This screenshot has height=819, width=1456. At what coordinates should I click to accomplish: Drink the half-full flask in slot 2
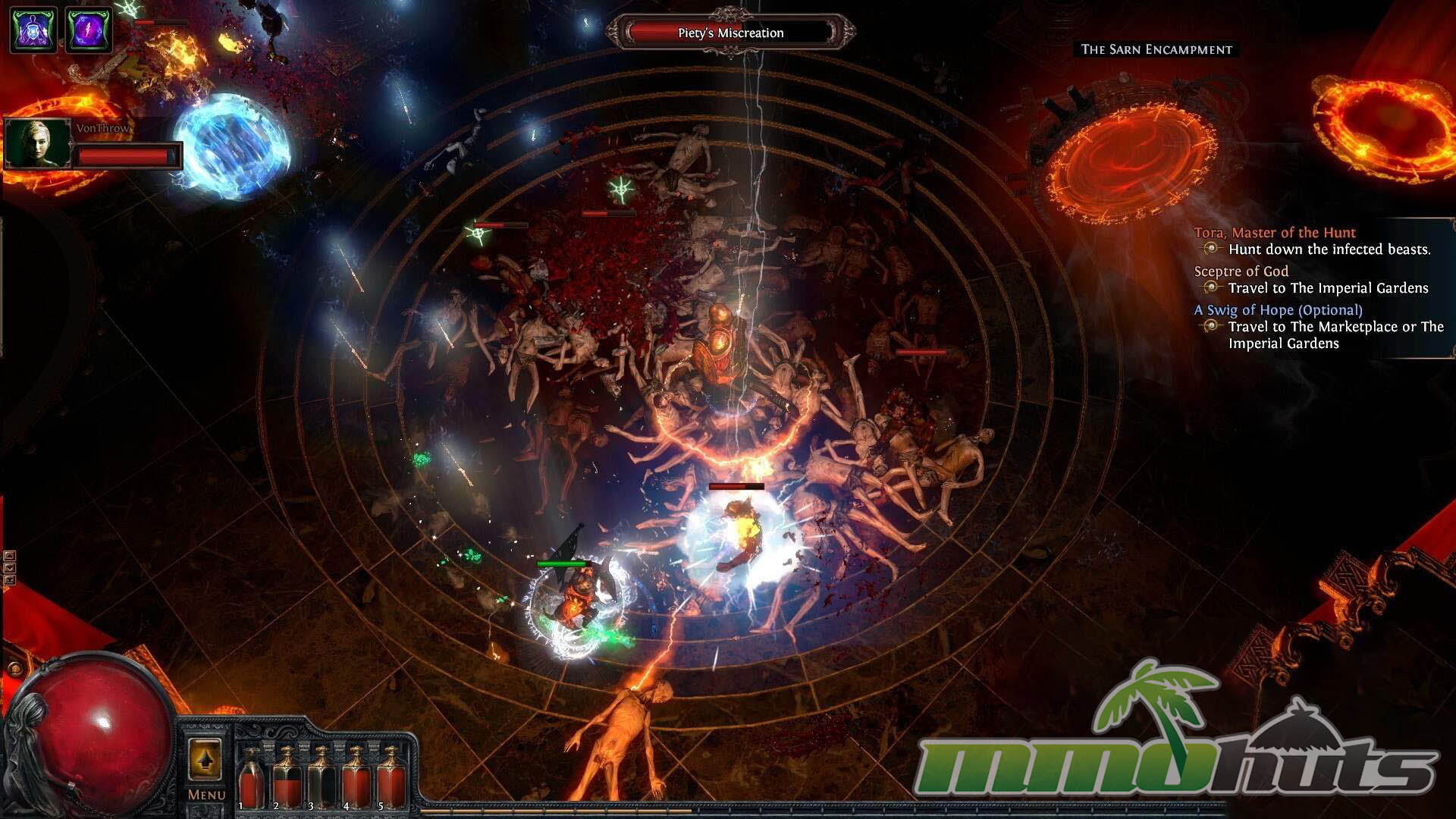point(287,778)
